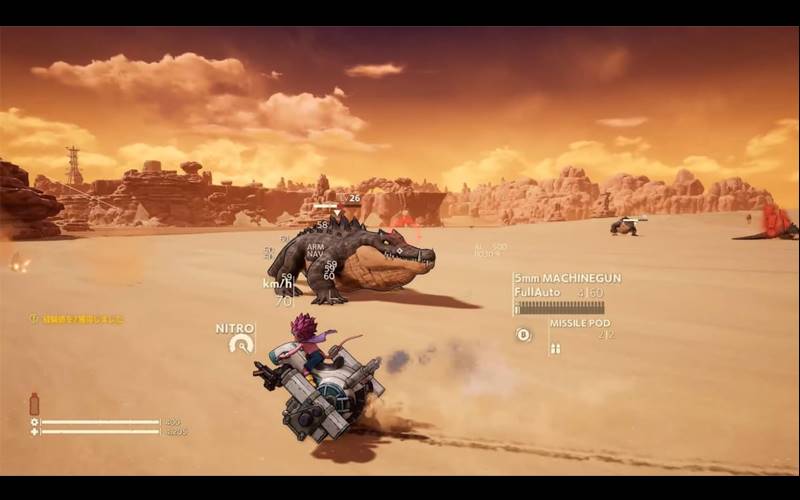Use the bottle item icon

(x=34, y=404)
